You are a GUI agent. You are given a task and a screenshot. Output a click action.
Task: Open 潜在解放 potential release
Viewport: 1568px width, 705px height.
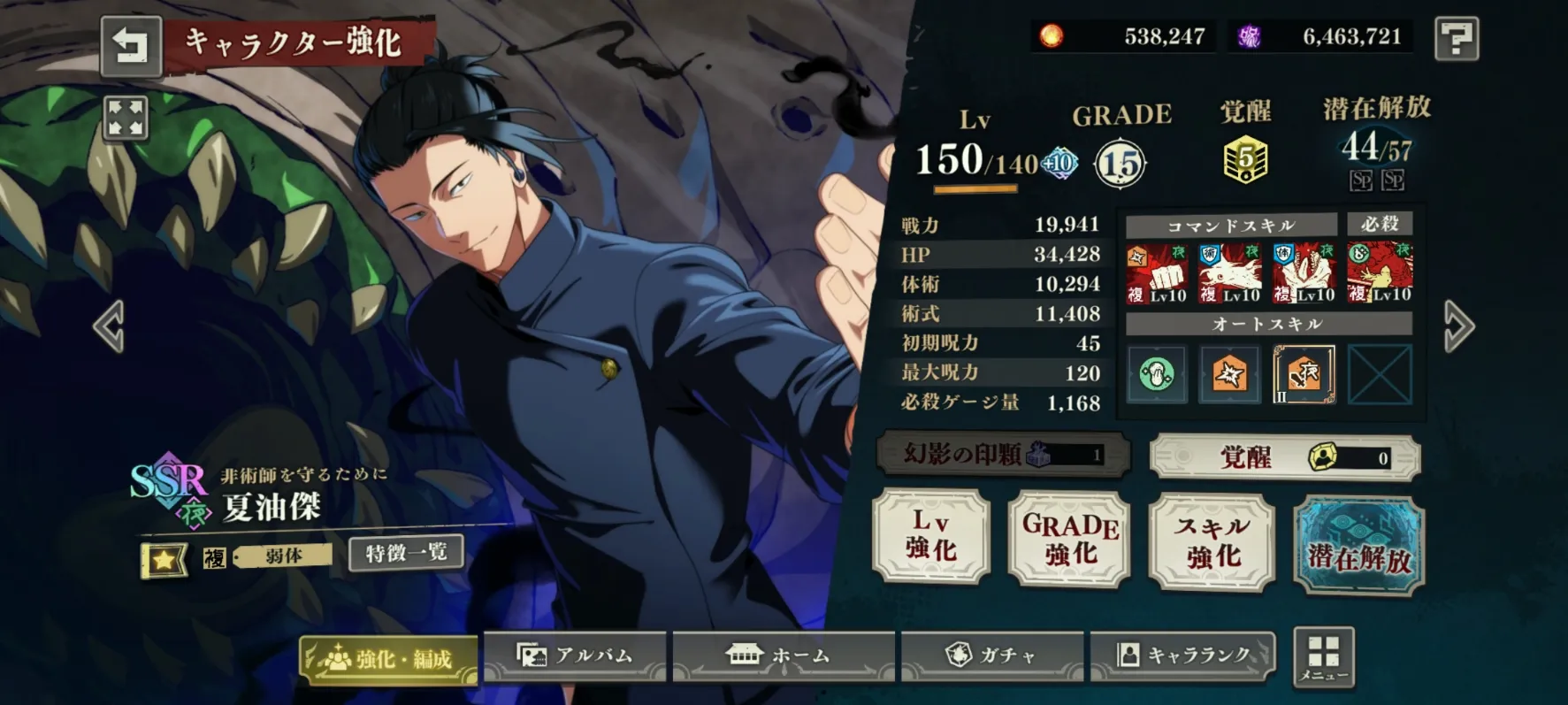point(1358,544)
